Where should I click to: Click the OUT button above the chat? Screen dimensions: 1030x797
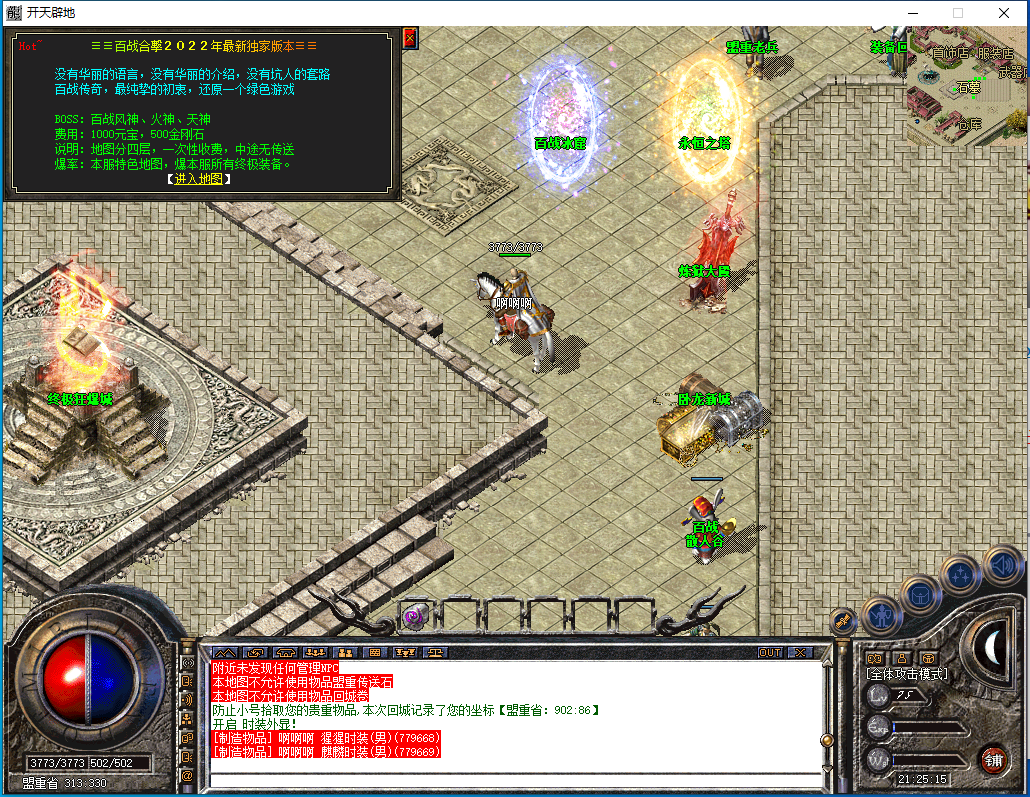pyautogui.click(x=769, y=652)
